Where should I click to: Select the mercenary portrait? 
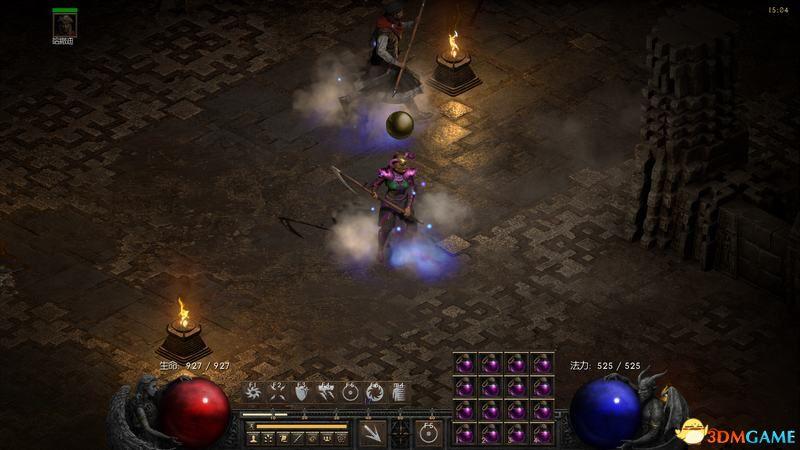click(x=65, y=26)
